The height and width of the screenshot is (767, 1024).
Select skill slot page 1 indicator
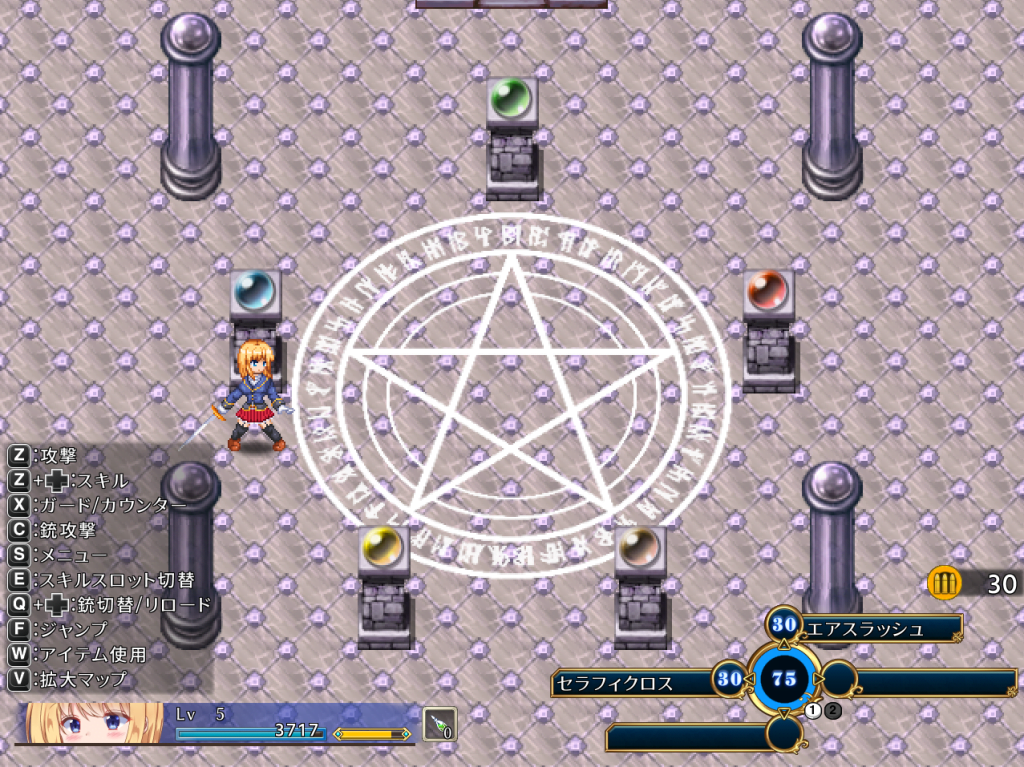point(813,711)
